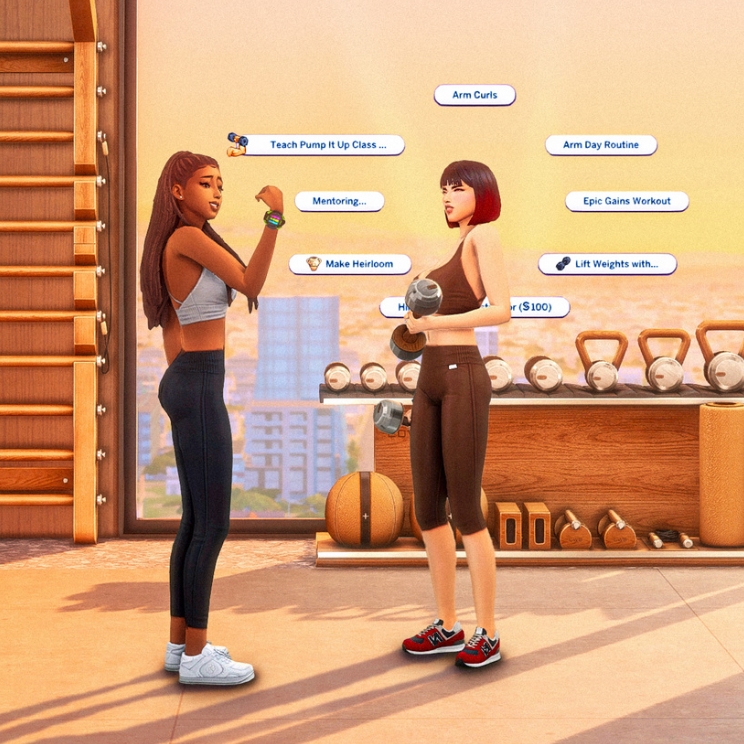Begin the Epic Gains Workout
The width and height of the screenshot is (744, 744).
tap(627, 201)
